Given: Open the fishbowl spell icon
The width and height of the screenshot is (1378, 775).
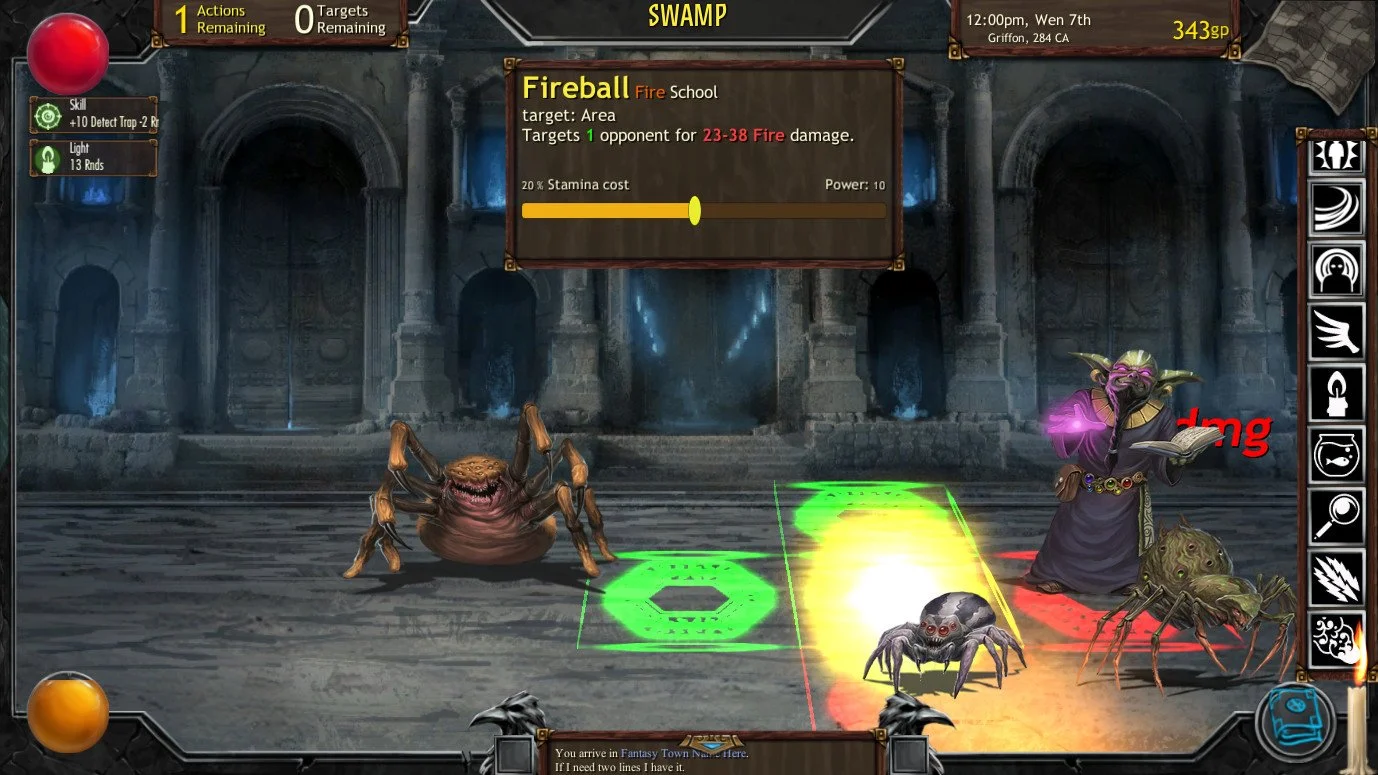Looking at the screenshot, I should coord(1337,455).
